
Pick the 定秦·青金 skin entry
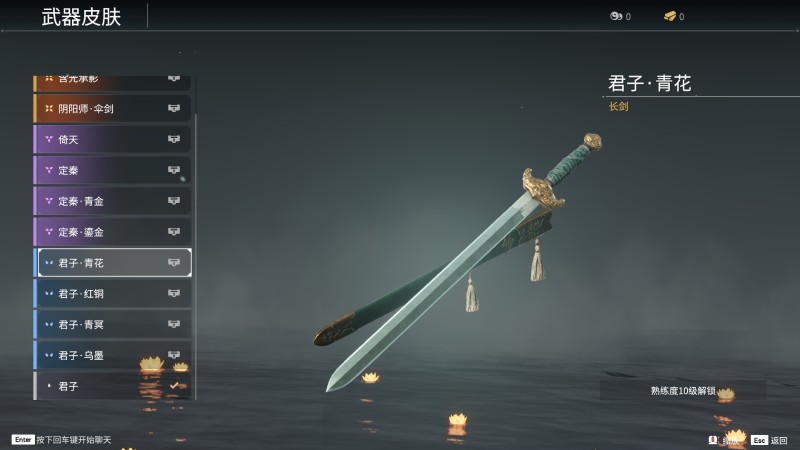112,201
